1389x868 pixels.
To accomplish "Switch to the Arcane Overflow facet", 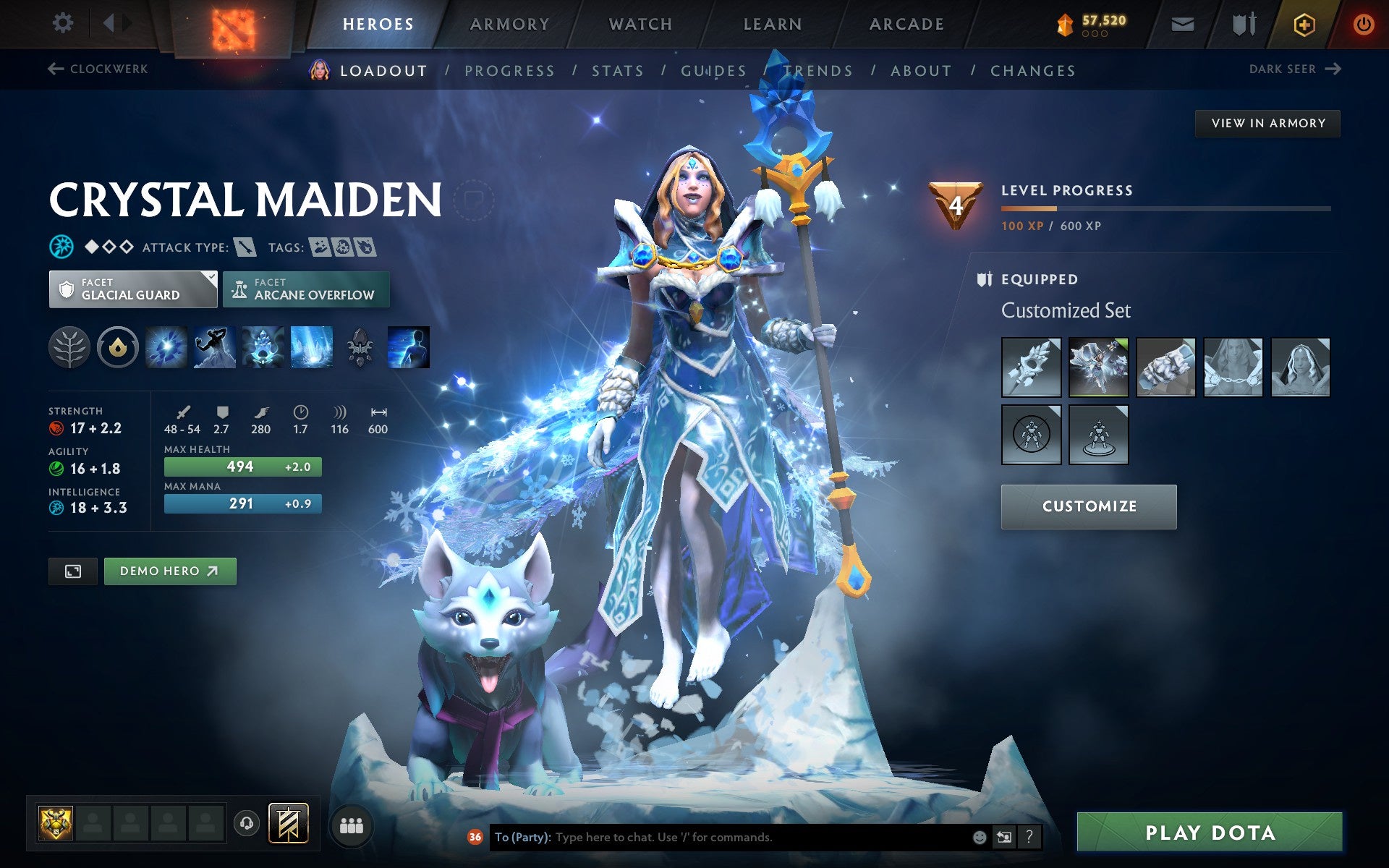I will 306,289.
